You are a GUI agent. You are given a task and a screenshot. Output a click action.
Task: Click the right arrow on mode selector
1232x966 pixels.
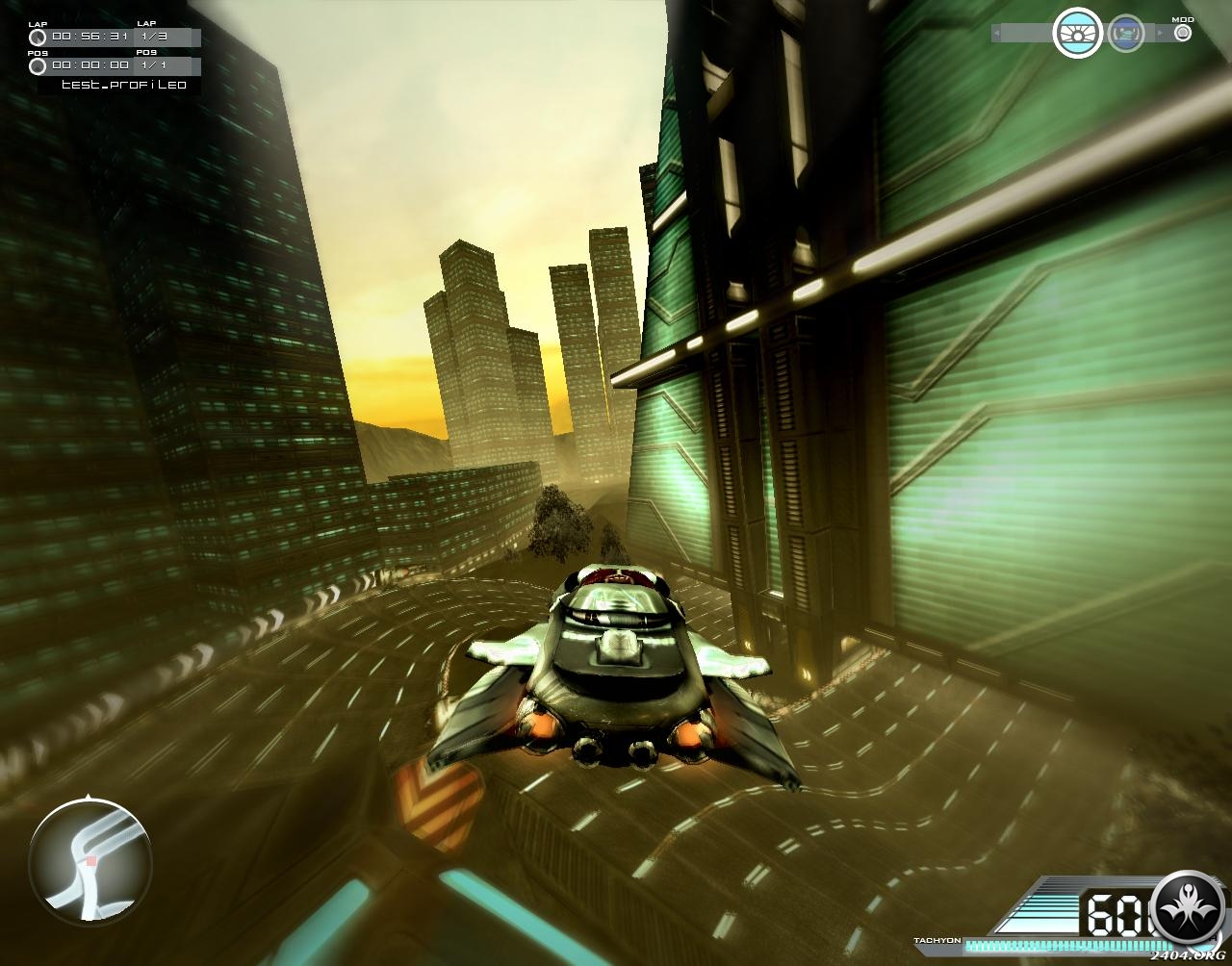click(x=1160, y=34)
